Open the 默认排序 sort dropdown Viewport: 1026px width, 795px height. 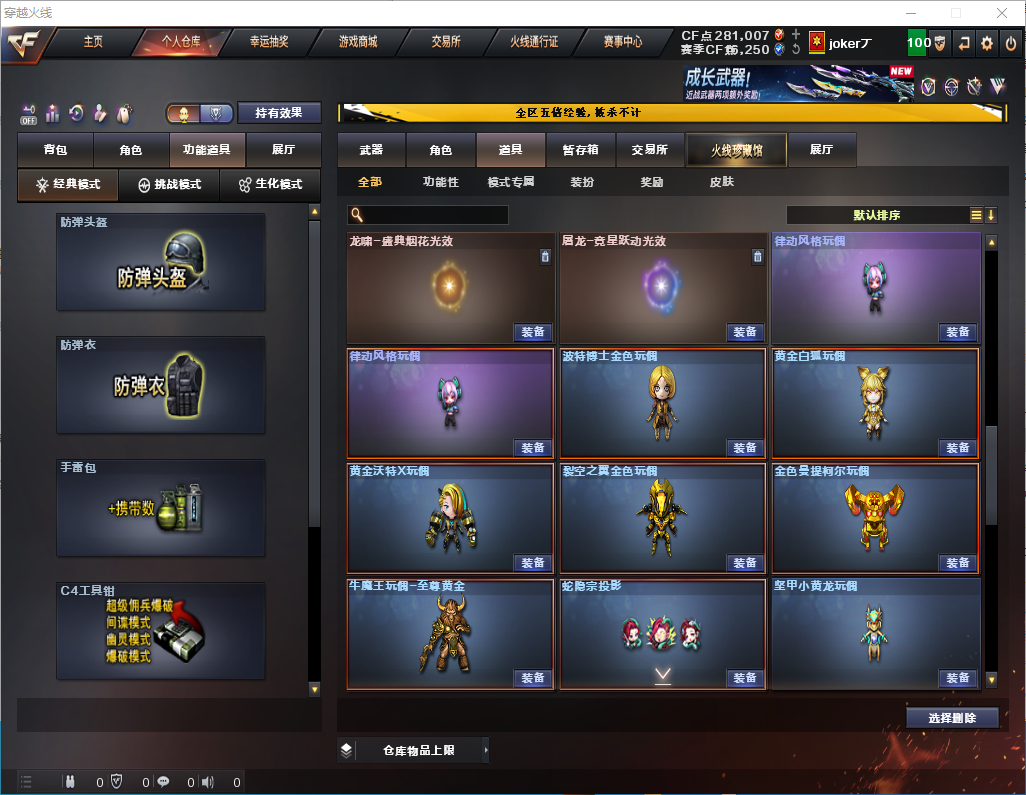coord(875,215)
